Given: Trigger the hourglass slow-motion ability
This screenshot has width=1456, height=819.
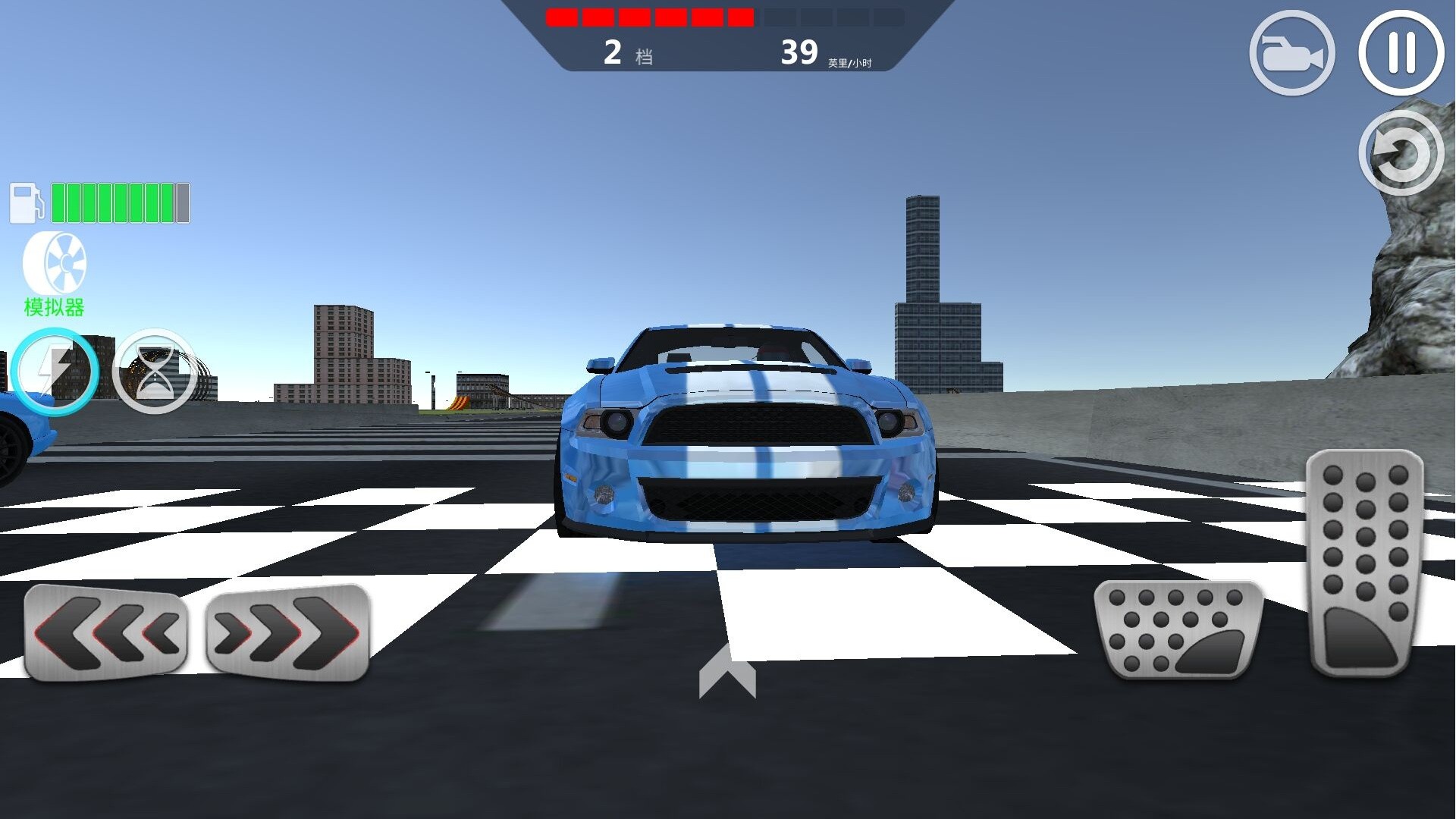Looking at the screenshot, I should pyautogui.click(x=154, y=372).
